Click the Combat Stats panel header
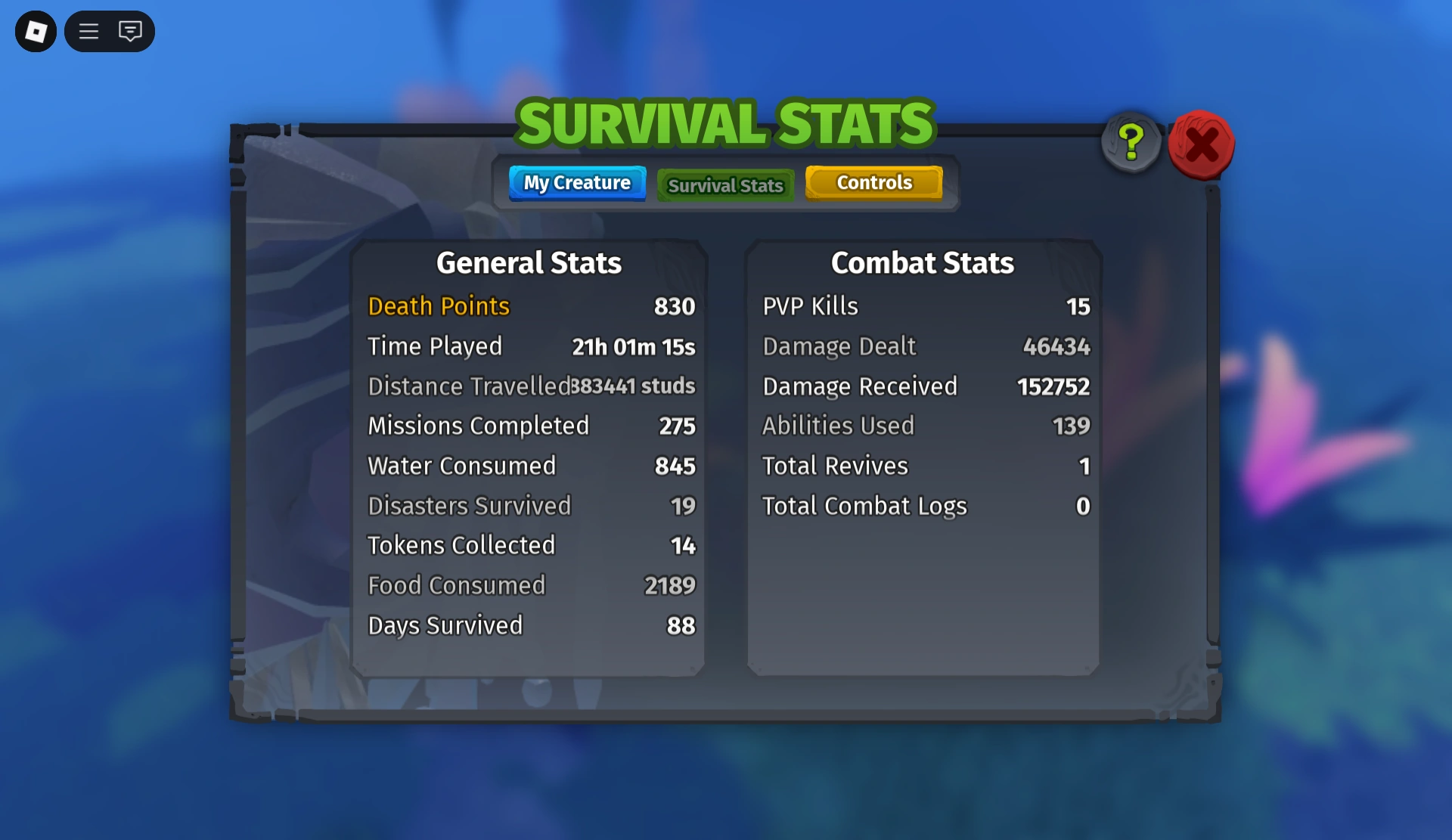Viewport: 1452px width, 840px height. 922,262
